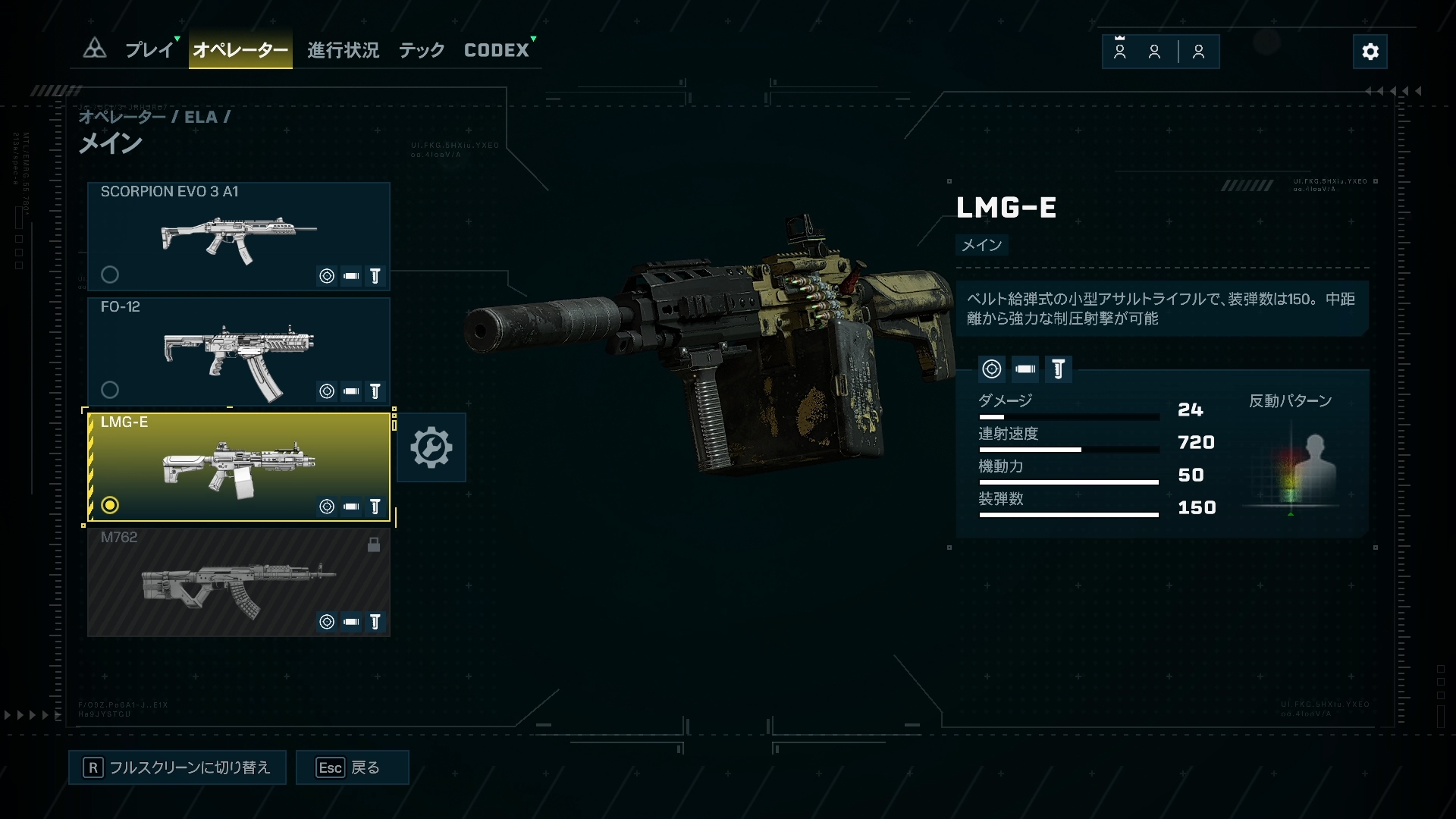Open LMG-E attachment customization wrench button
Screen dimensions: 1456x819
431,447
